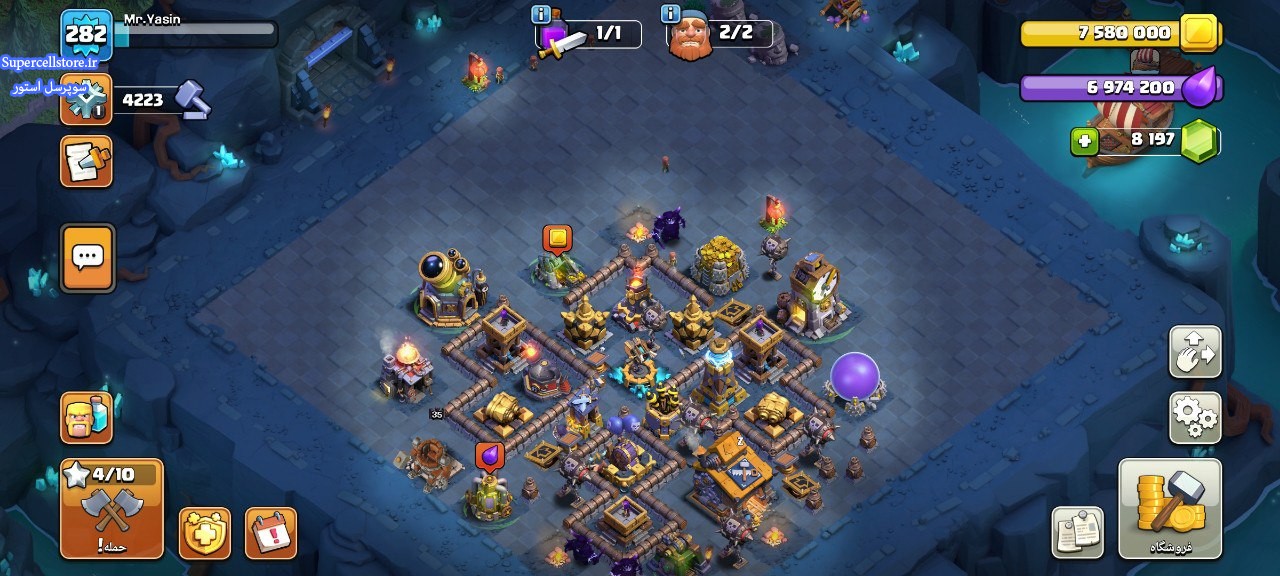
Task: Open the Shop with the hammer and coins
Action: tap(1169, 508)
